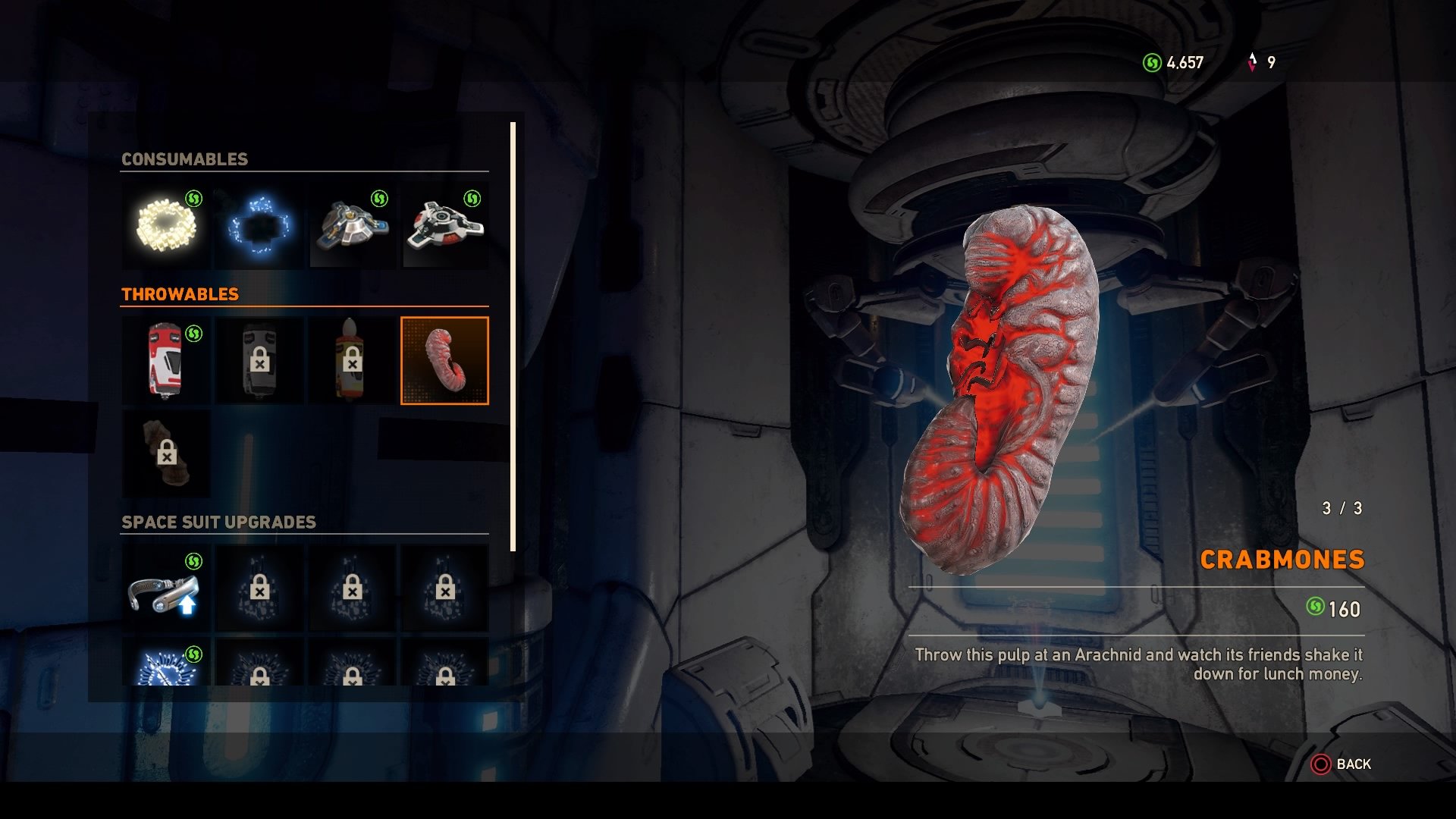
Task: Select the red and white canister throwable
Action: click(x=166, y=361)
